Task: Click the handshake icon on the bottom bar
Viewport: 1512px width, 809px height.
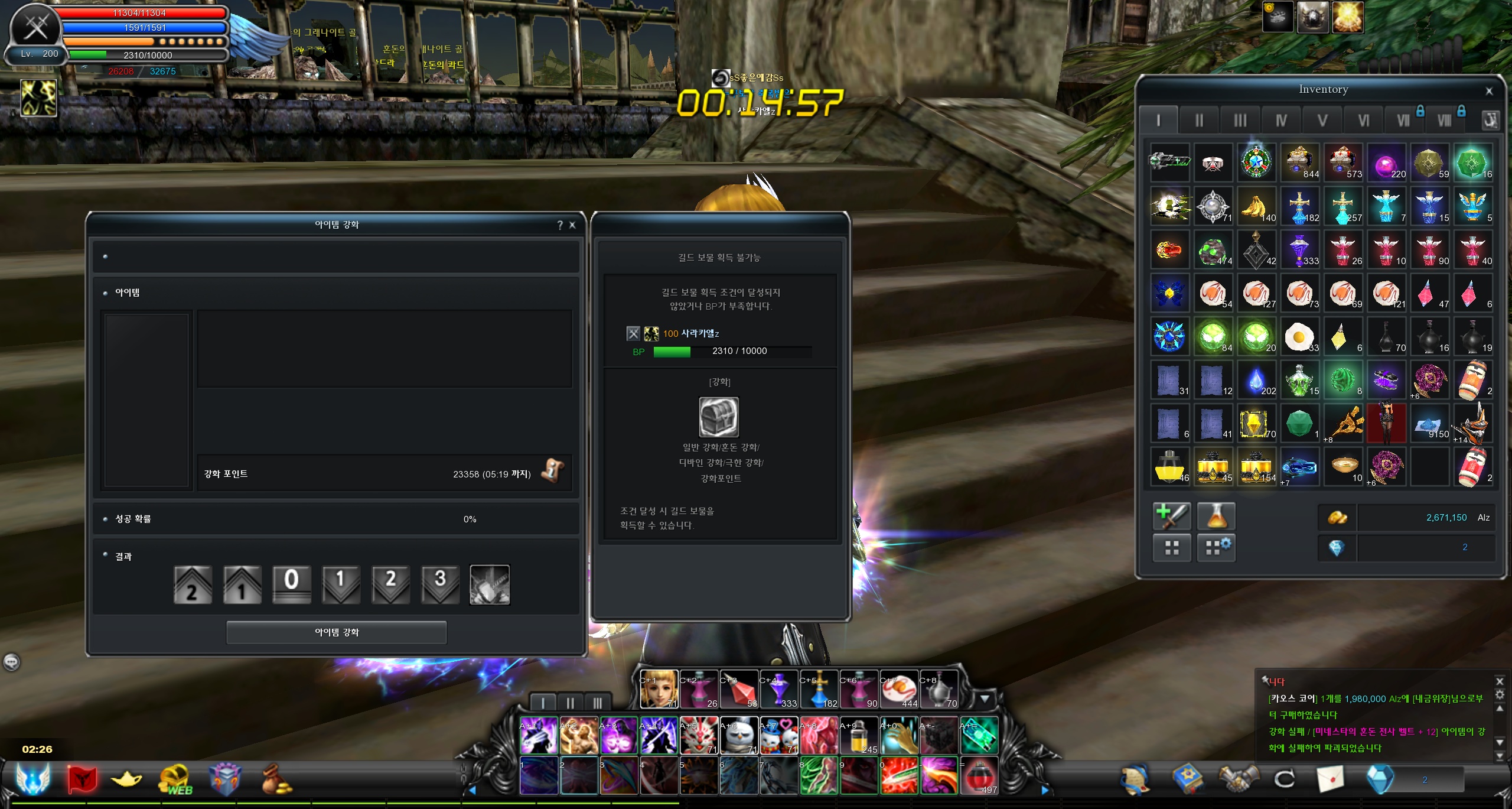Action: pyautogui.click(x=1239, y=779)
